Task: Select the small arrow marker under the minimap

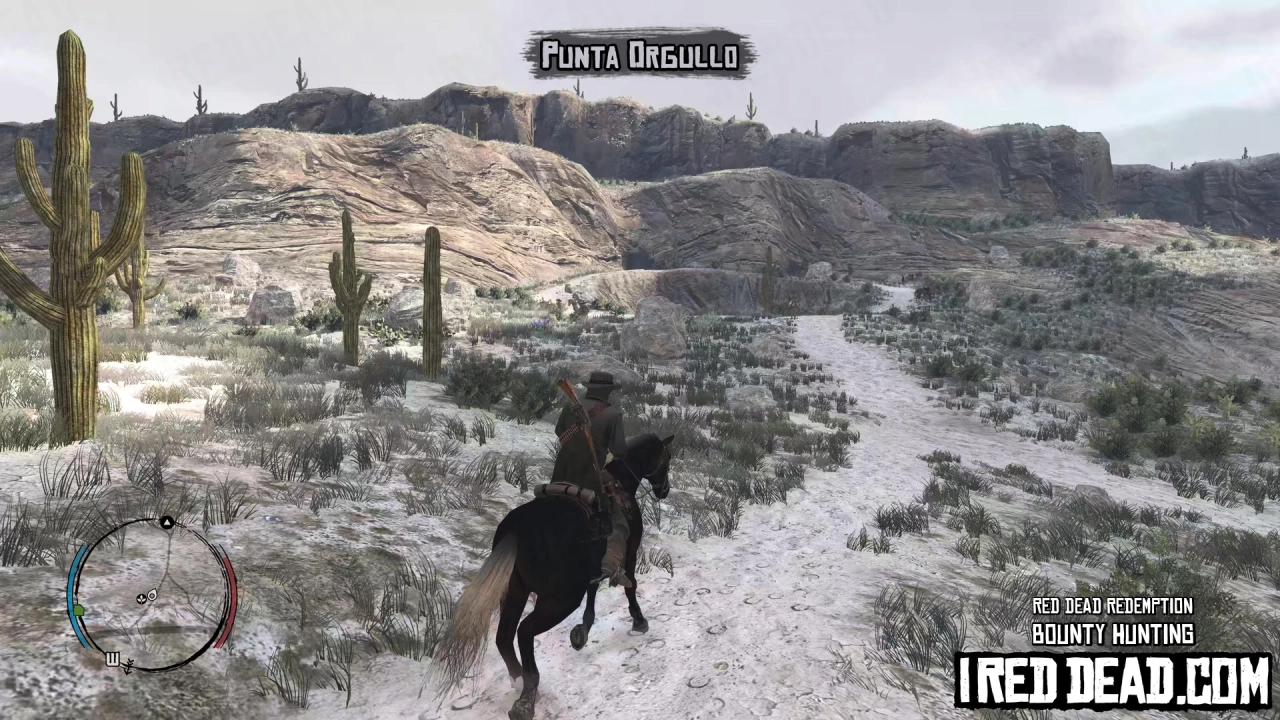Action: tap(129, 668)
